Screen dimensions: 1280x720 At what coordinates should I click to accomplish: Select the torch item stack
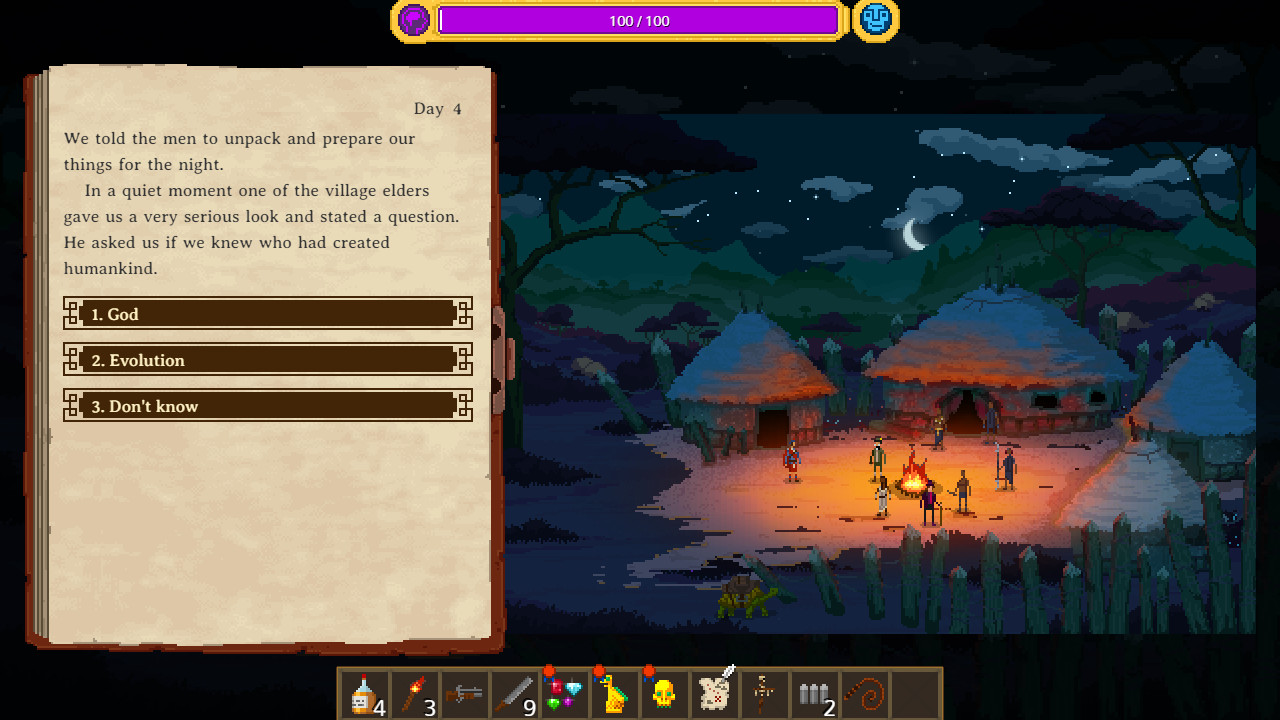[415, 692]
